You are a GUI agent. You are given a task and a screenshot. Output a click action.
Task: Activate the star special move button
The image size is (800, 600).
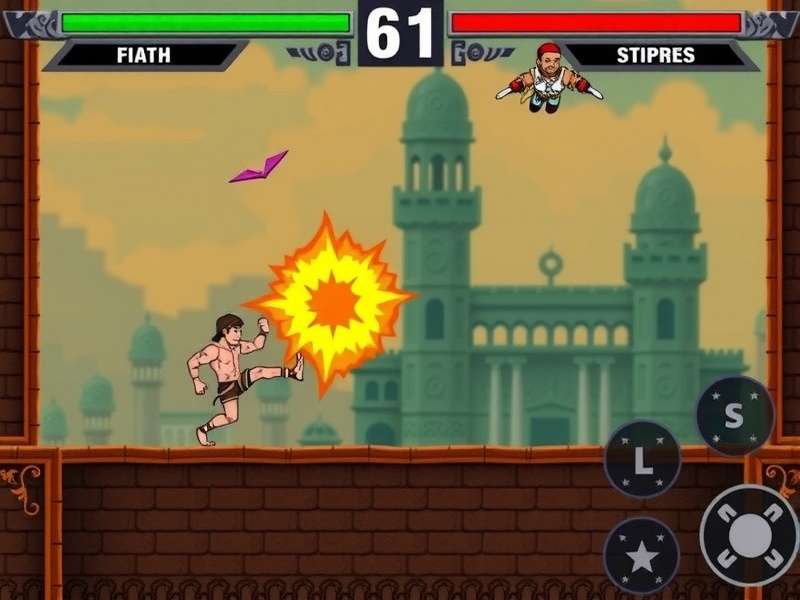[641, 556]
